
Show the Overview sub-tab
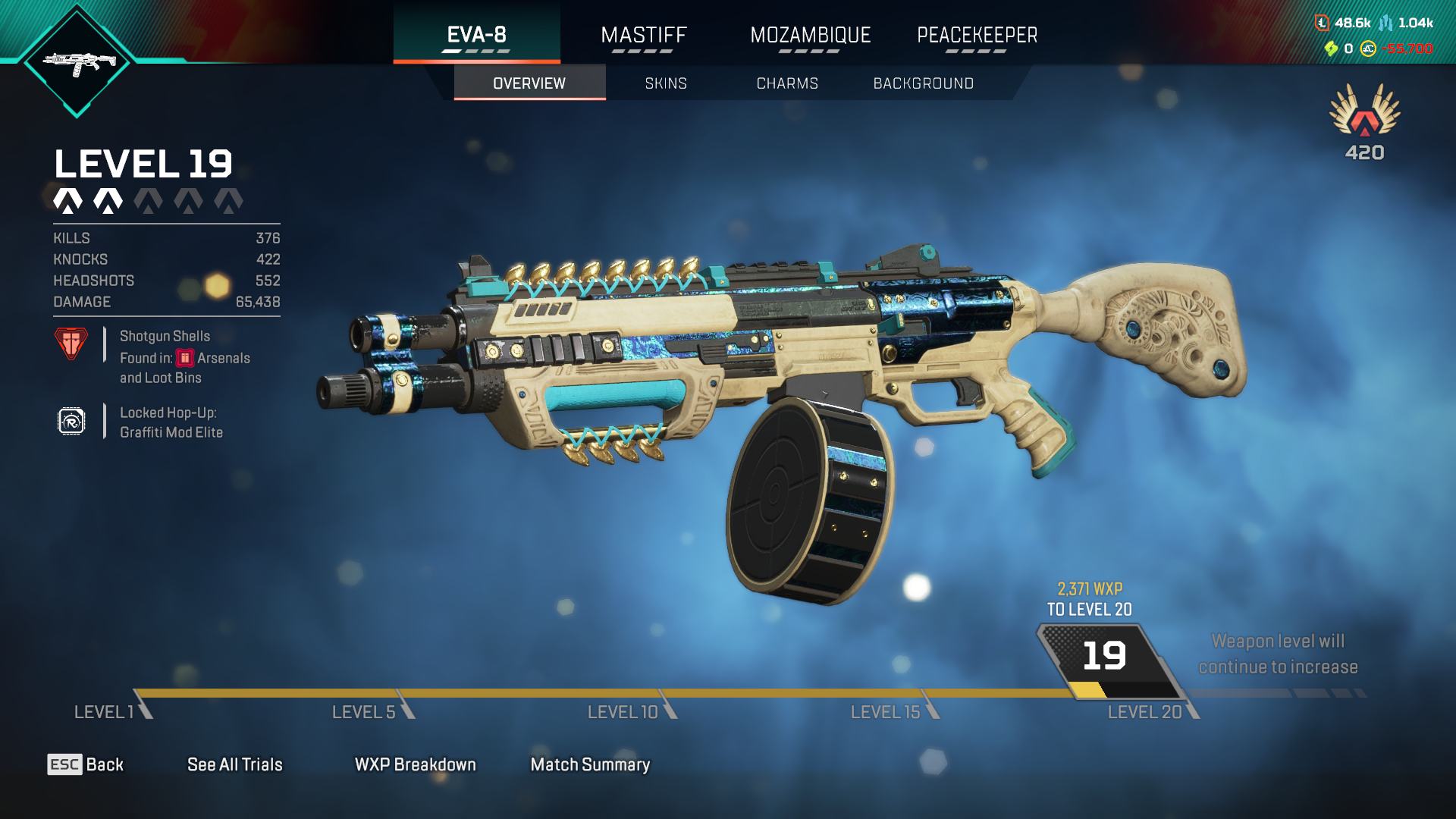(529, 83)
